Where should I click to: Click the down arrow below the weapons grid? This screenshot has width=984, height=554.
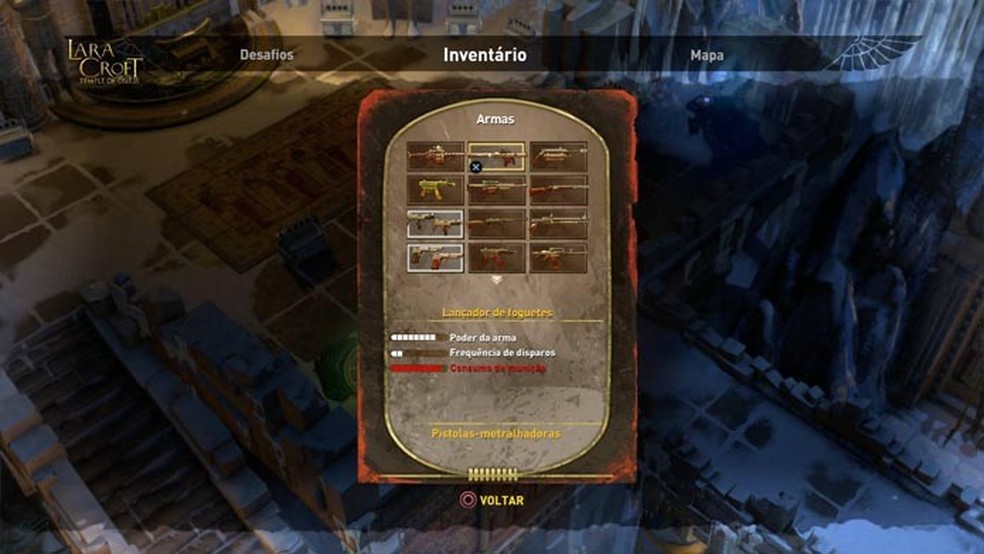coord(497,280)
